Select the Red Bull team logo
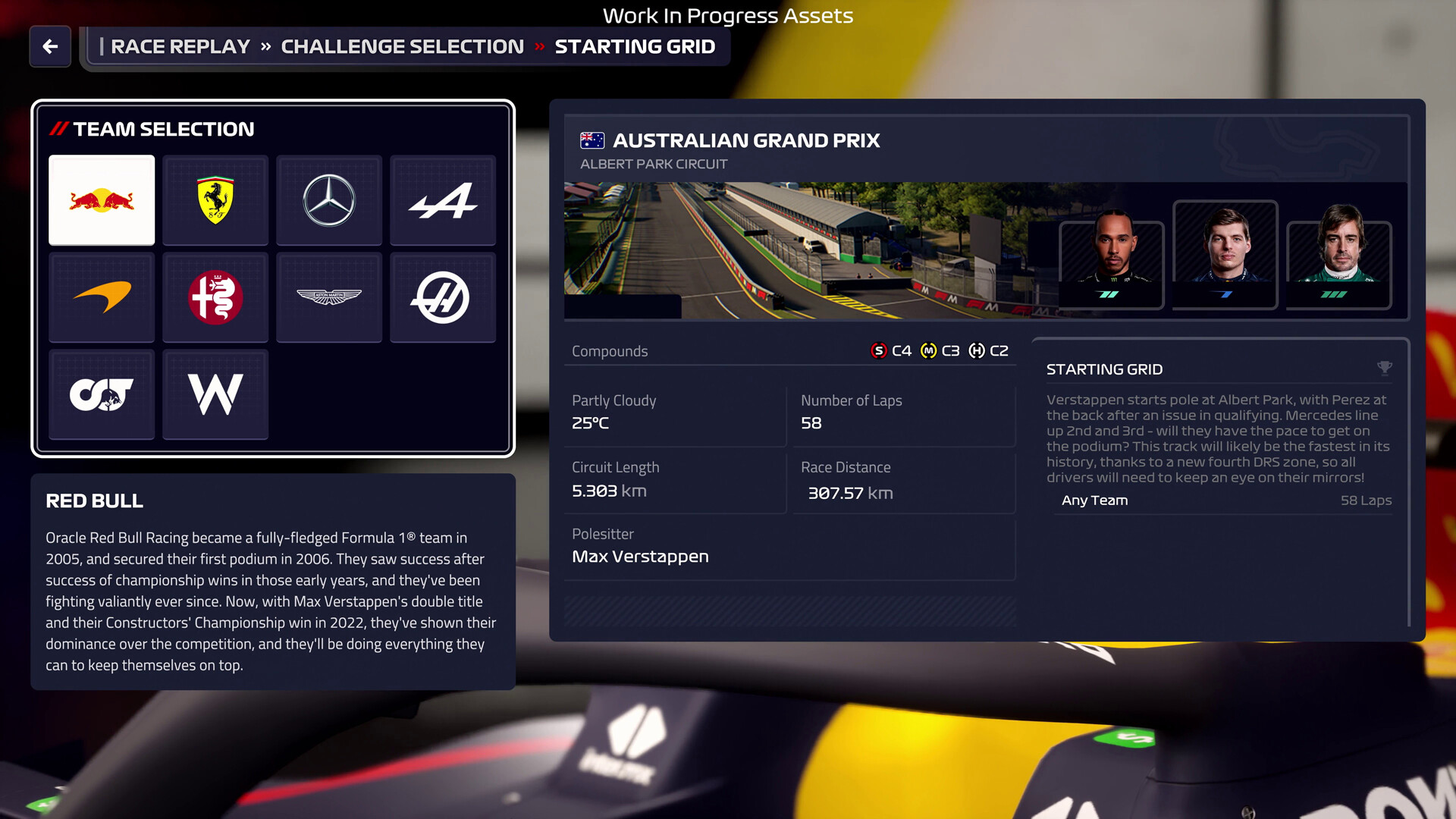This screenshot has width=1456, height=819. (102, 200)
